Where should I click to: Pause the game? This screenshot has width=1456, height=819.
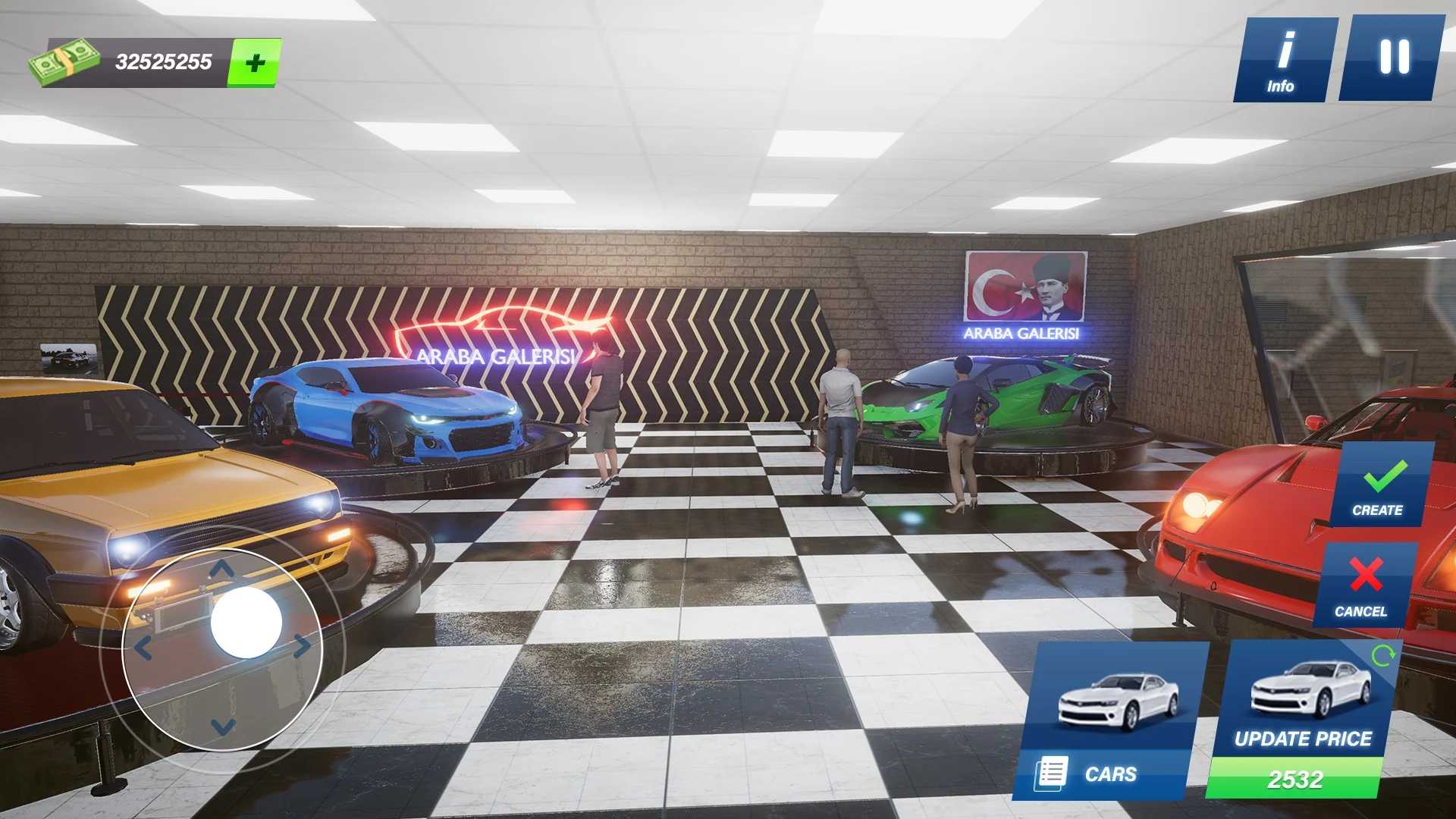pyautogui.click(x=1392, y=58)
